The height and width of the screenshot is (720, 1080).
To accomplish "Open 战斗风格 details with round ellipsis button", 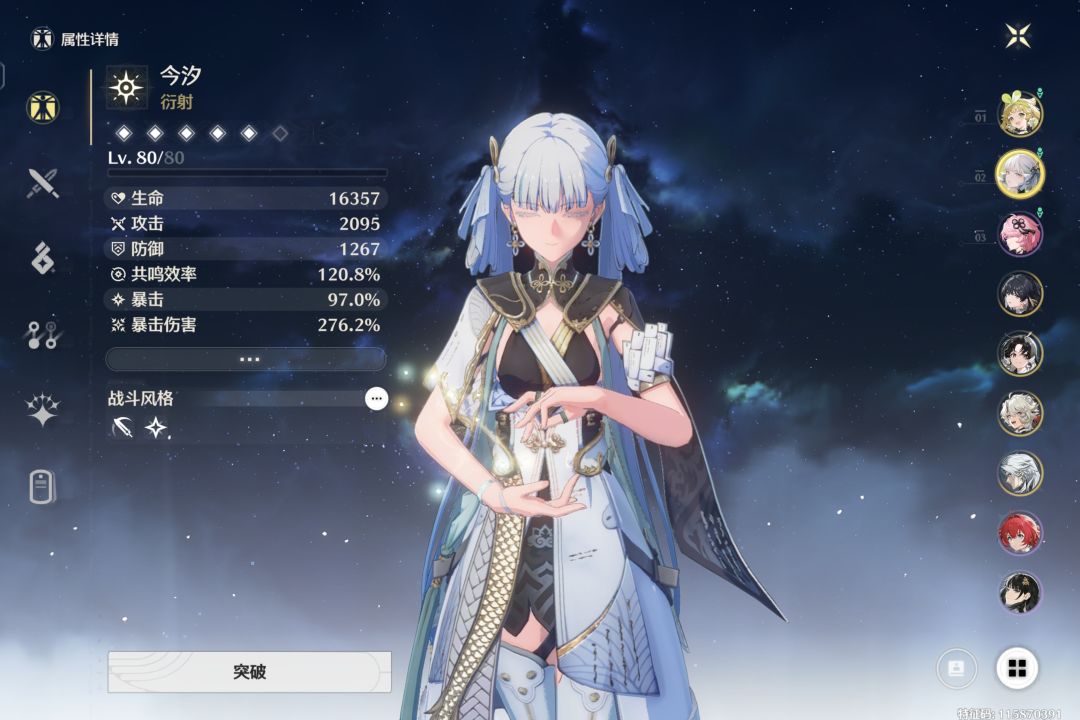I will (x=376, y=398).
